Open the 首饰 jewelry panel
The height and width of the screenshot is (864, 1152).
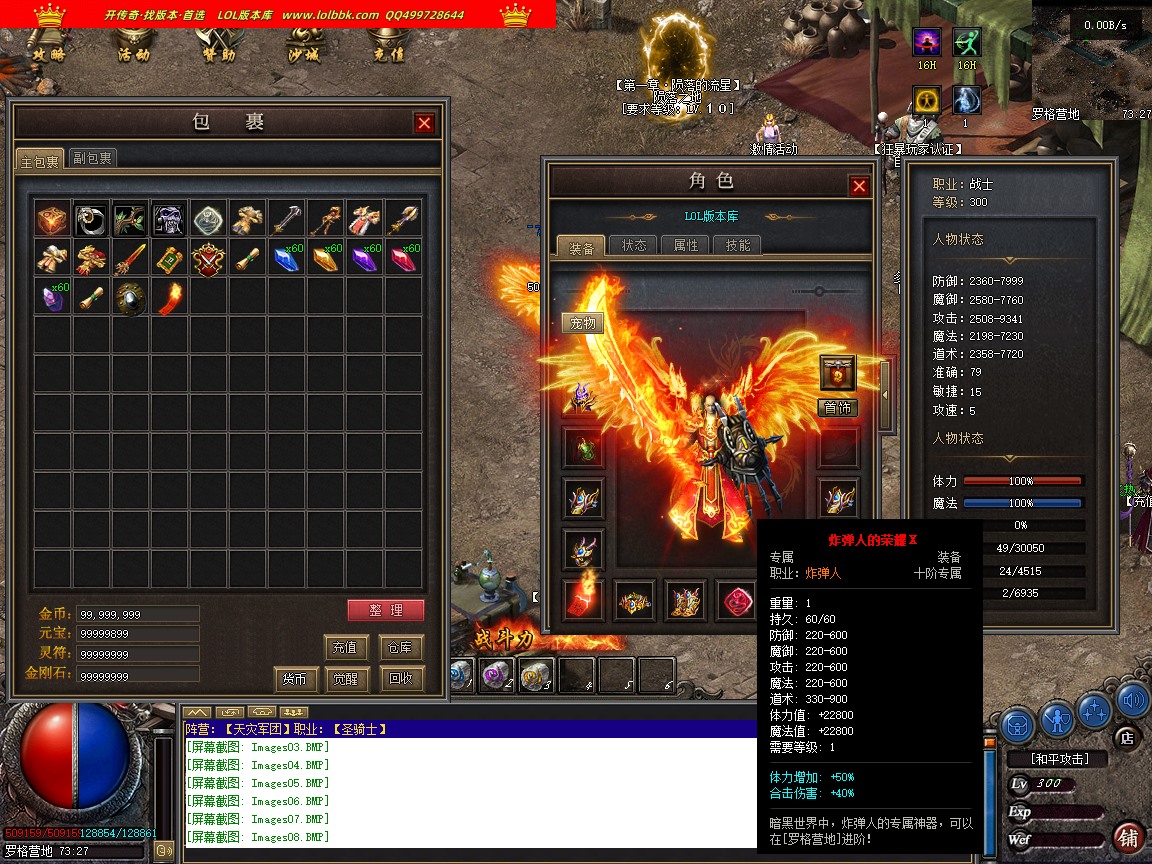point(838,407)
